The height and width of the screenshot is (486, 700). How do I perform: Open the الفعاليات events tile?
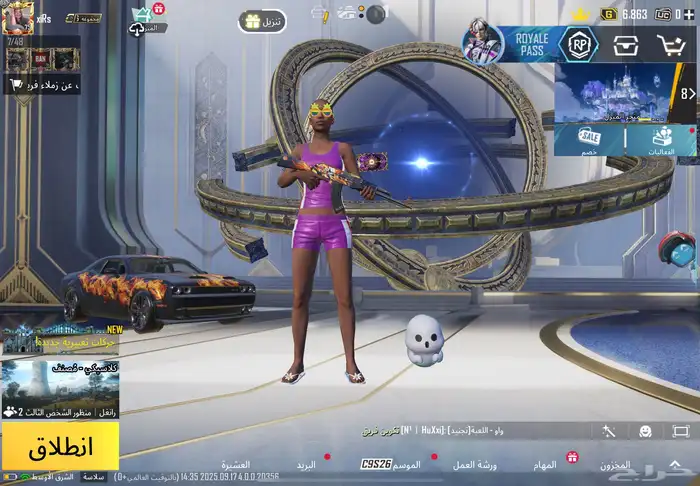coord(661,140)
